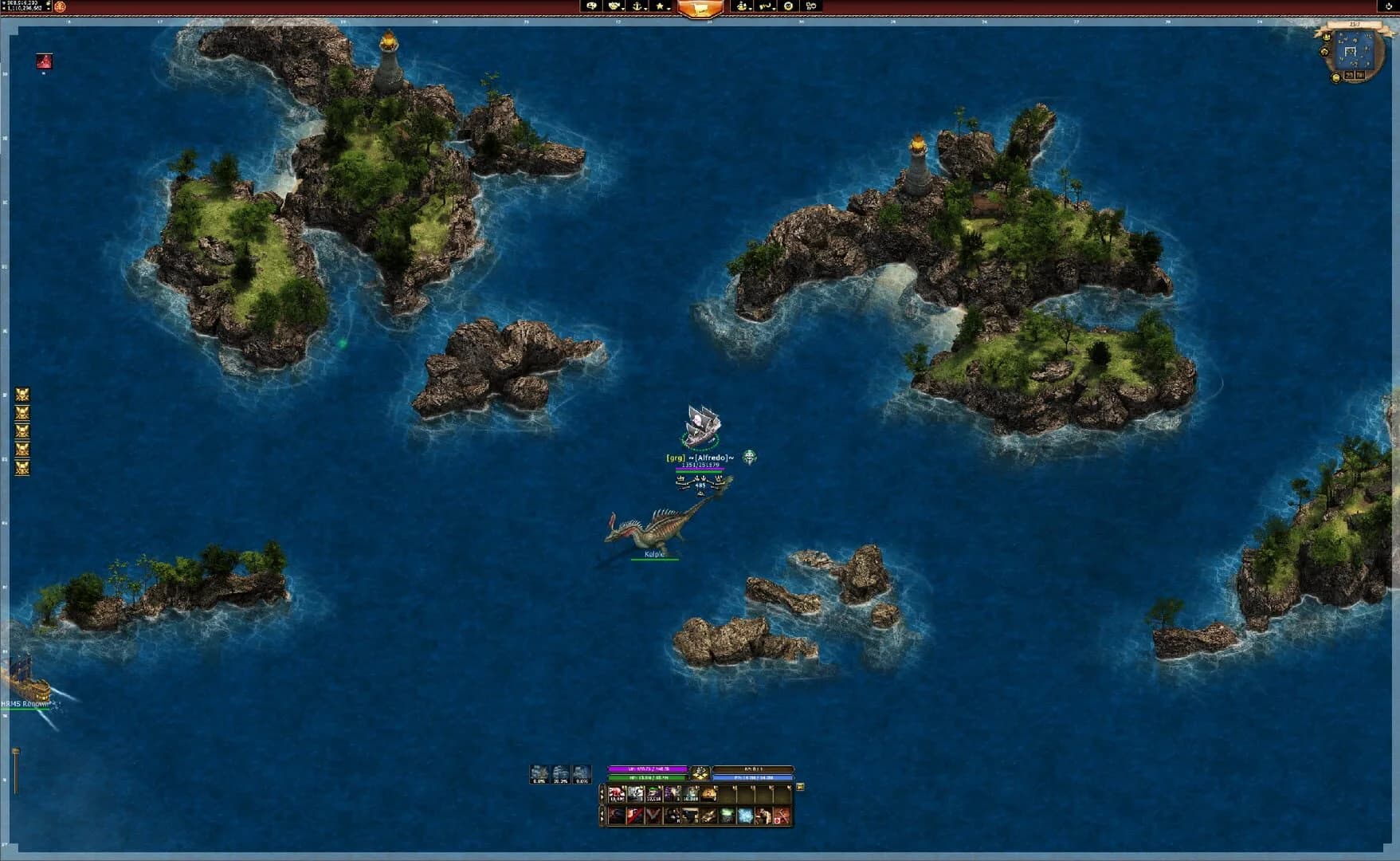
Task: Expand the ammo row using its left arrow
Action: pyautogui.click(x=602, y=793)
